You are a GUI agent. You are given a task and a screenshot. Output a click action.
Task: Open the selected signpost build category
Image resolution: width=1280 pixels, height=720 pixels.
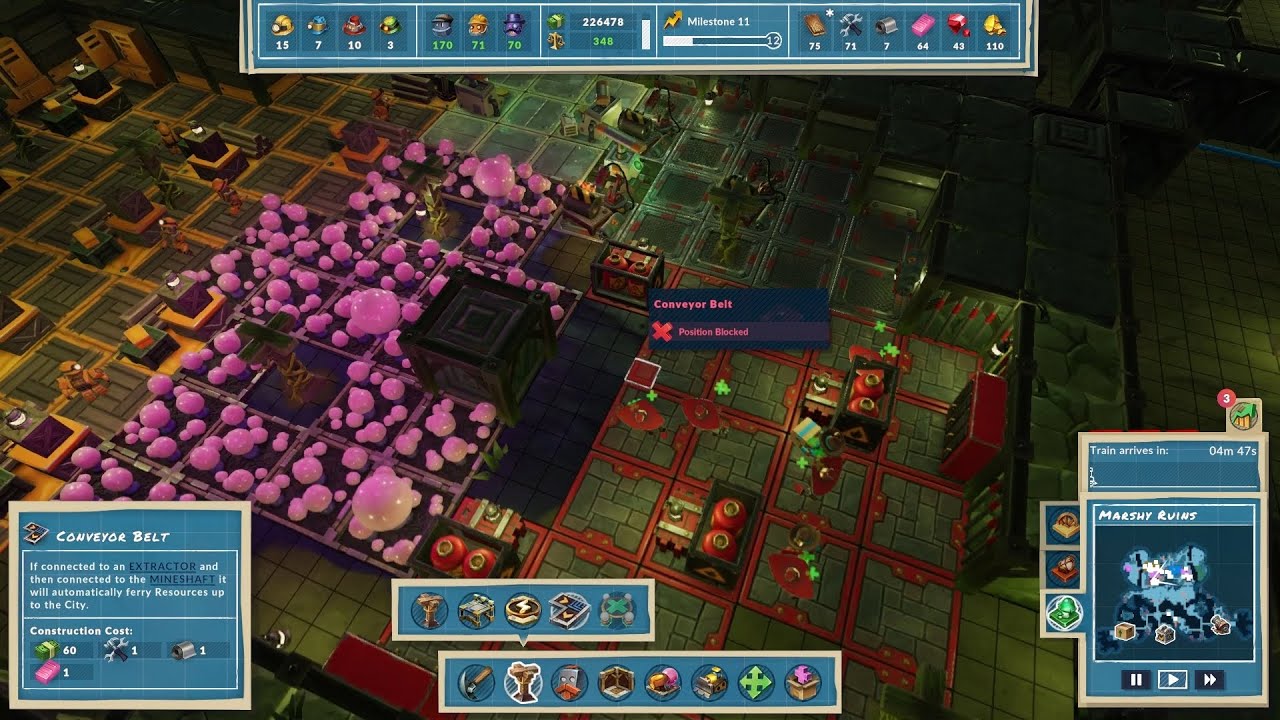point(522,682)
